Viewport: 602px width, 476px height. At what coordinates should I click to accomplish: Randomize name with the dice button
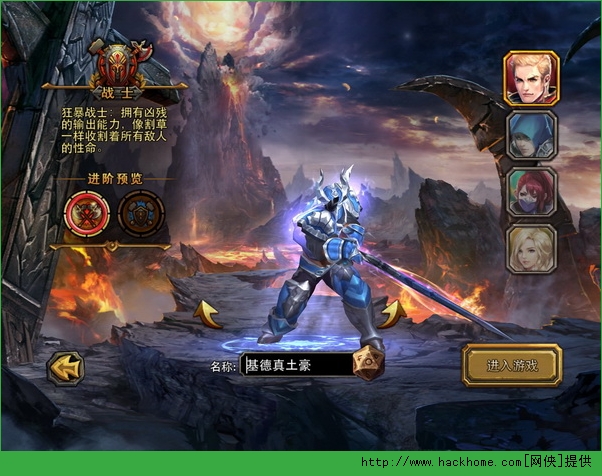[x=367, y=364]
